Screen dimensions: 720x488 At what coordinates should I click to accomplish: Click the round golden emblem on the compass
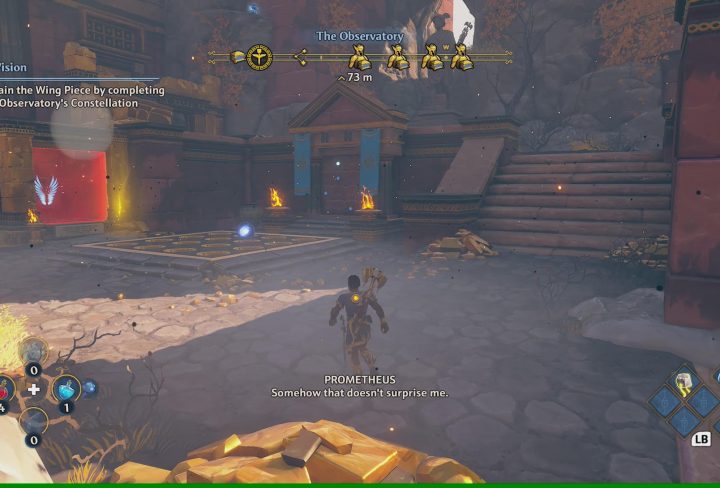(x=260, y=57)
